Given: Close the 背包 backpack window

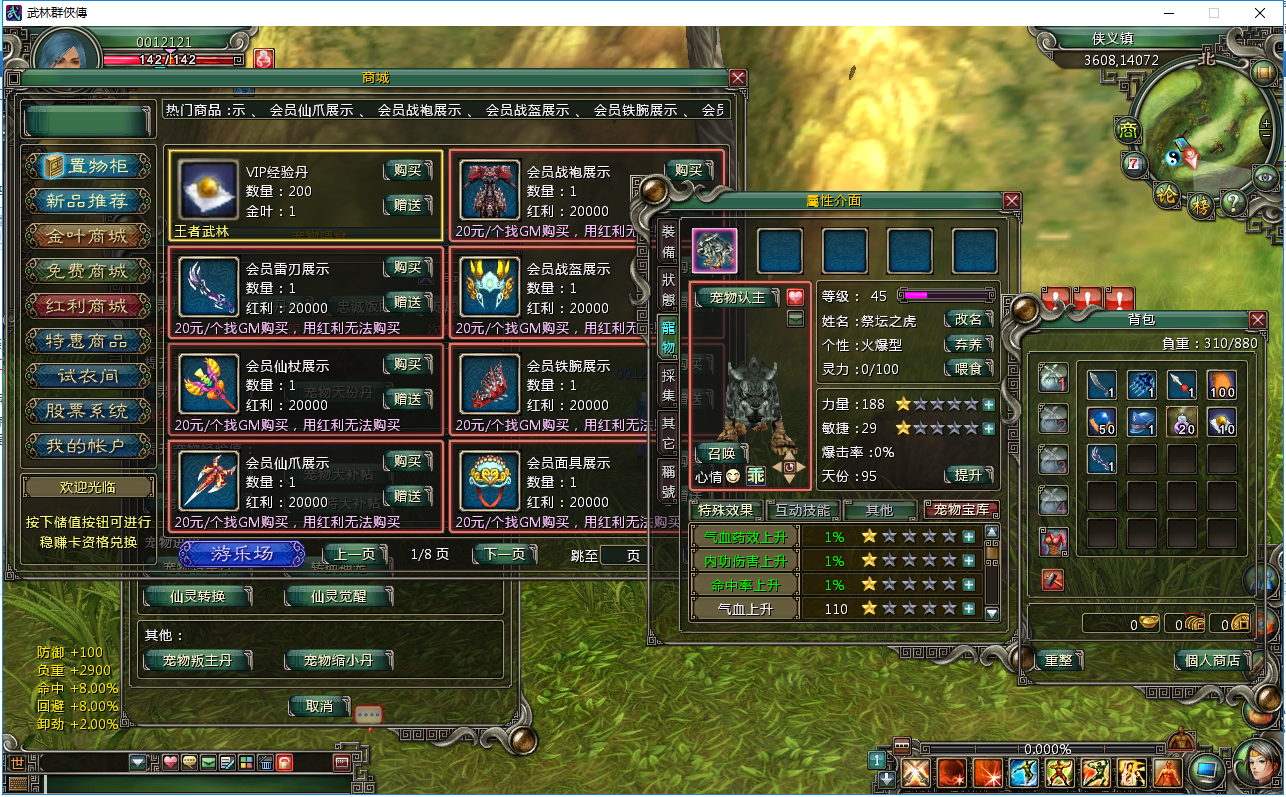Looking at the screenshot, I should (x=1258, y=319).
